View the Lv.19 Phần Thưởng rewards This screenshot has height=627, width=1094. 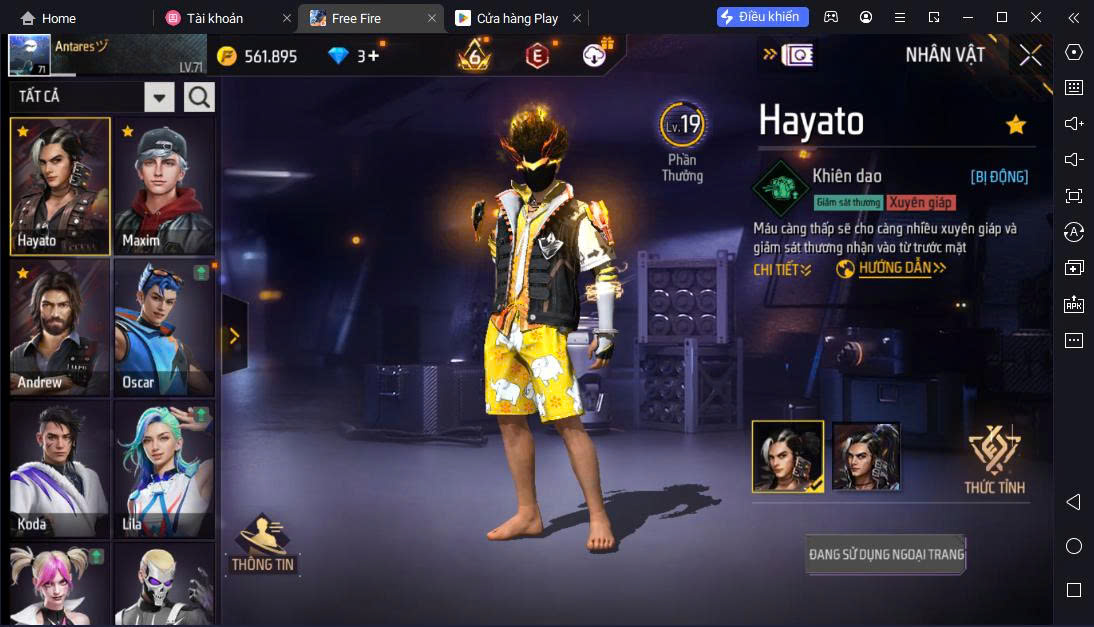682,142
